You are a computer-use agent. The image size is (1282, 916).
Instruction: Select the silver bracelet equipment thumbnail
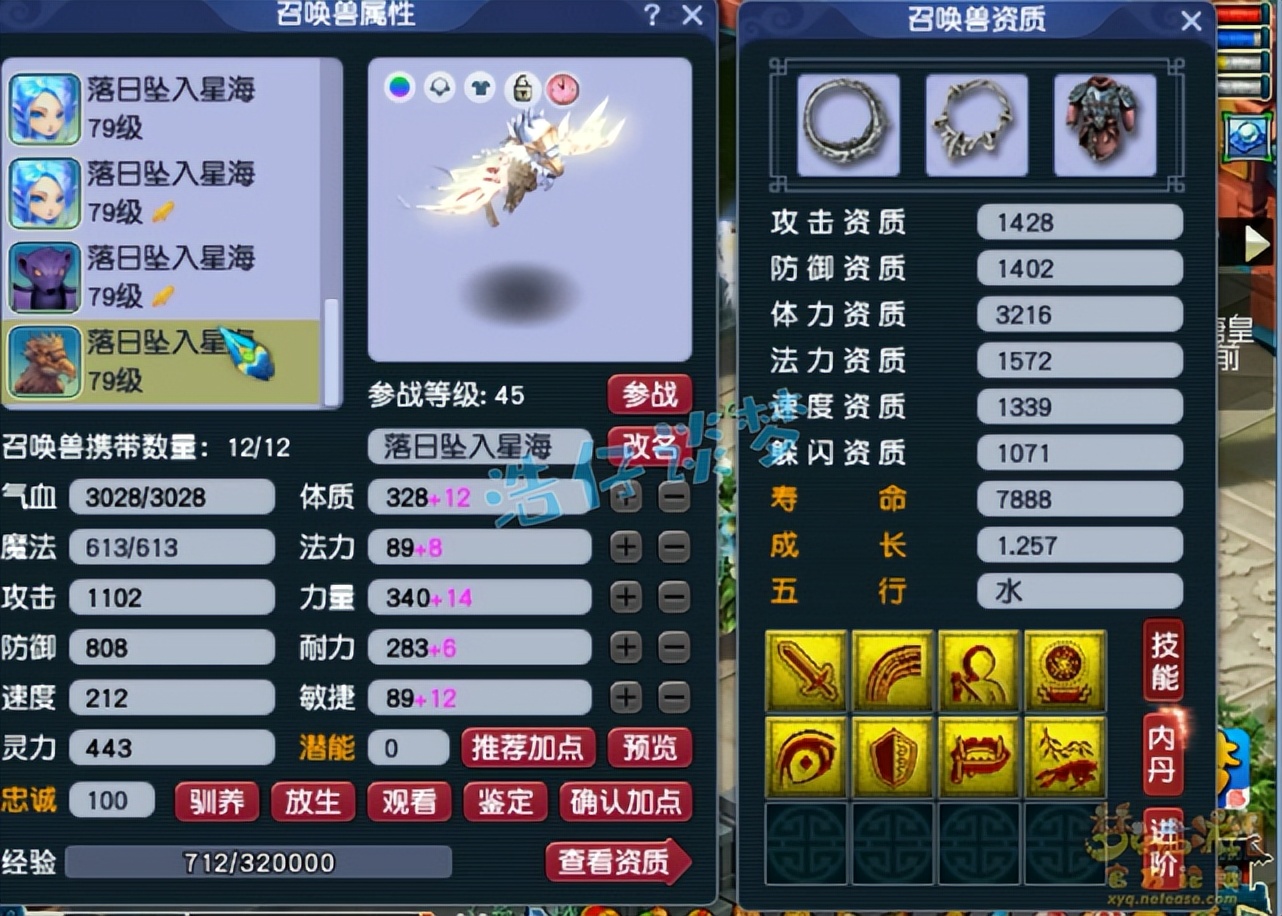click(847, 122)
